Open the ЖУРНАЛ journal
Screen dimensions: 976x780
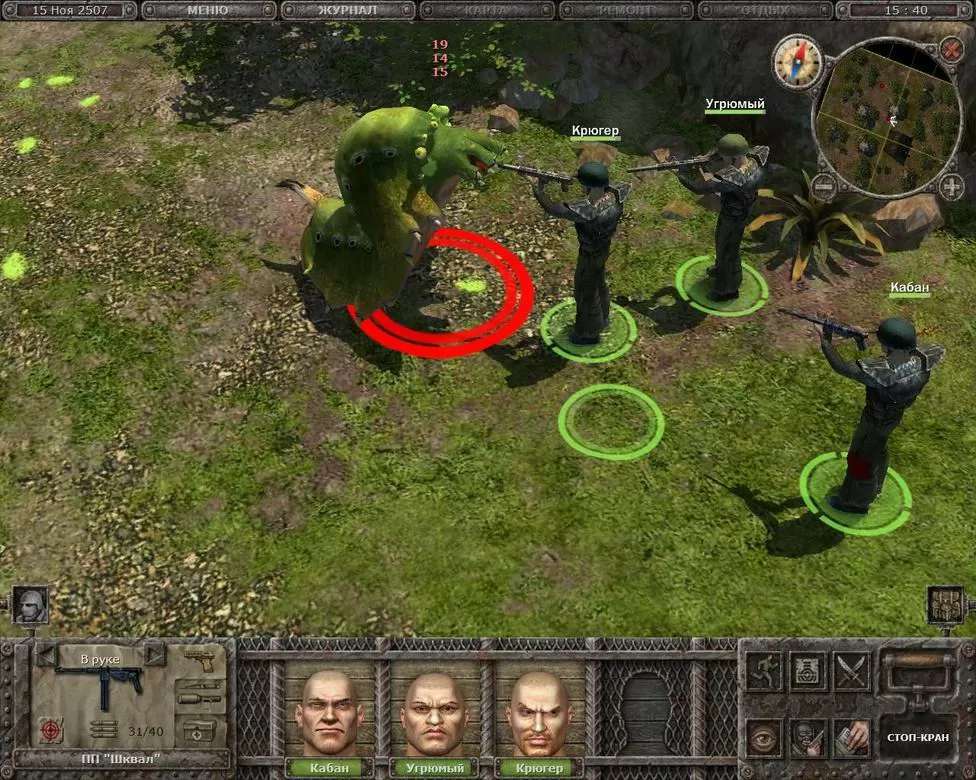pyautogui.click(x=348, y=10)
